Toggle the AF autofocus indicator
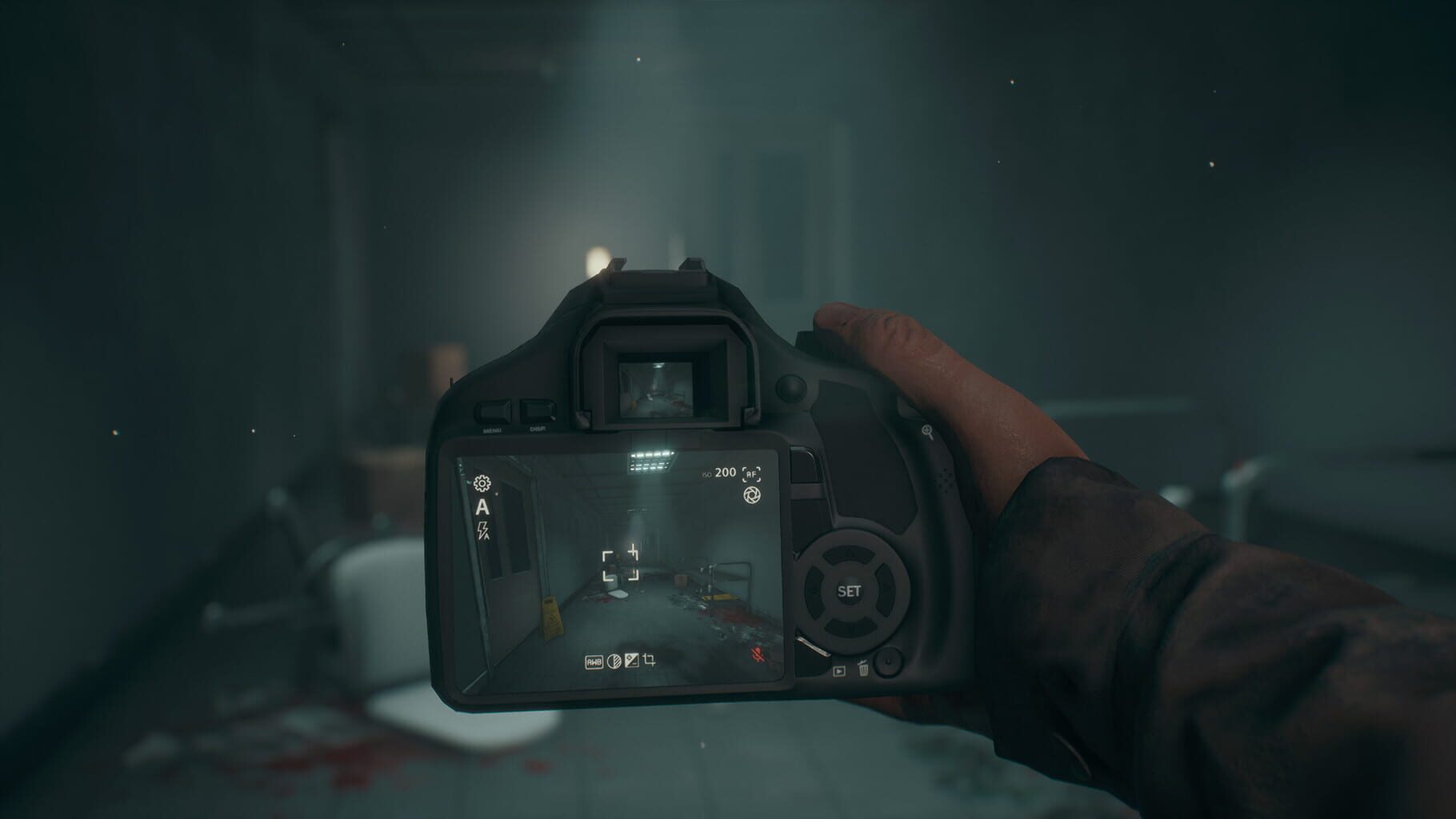This screenshot has height=819, width=1456. click(x=752, y=474)
